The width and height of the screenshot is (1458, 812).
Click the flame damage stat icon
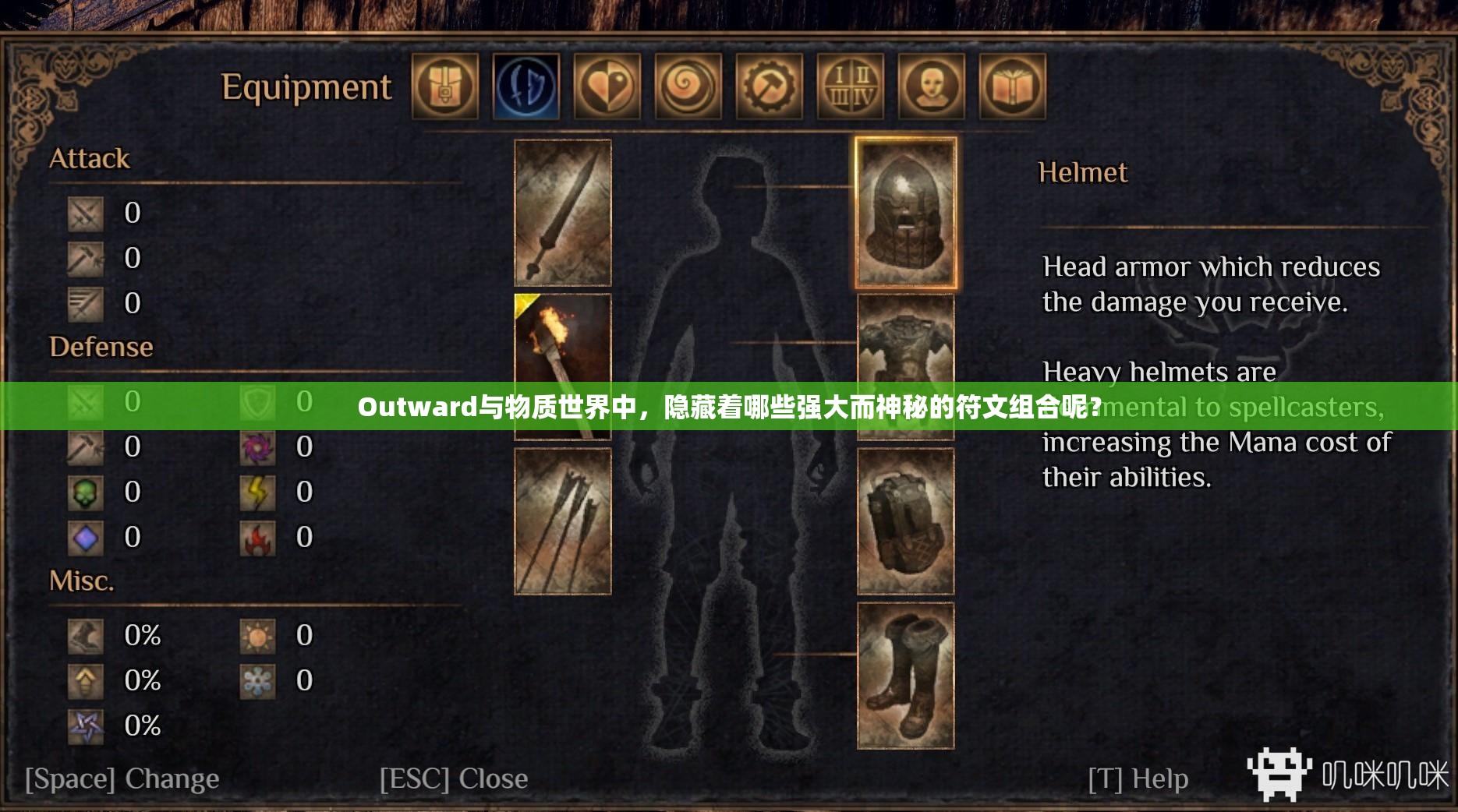[x=257, y=537]
